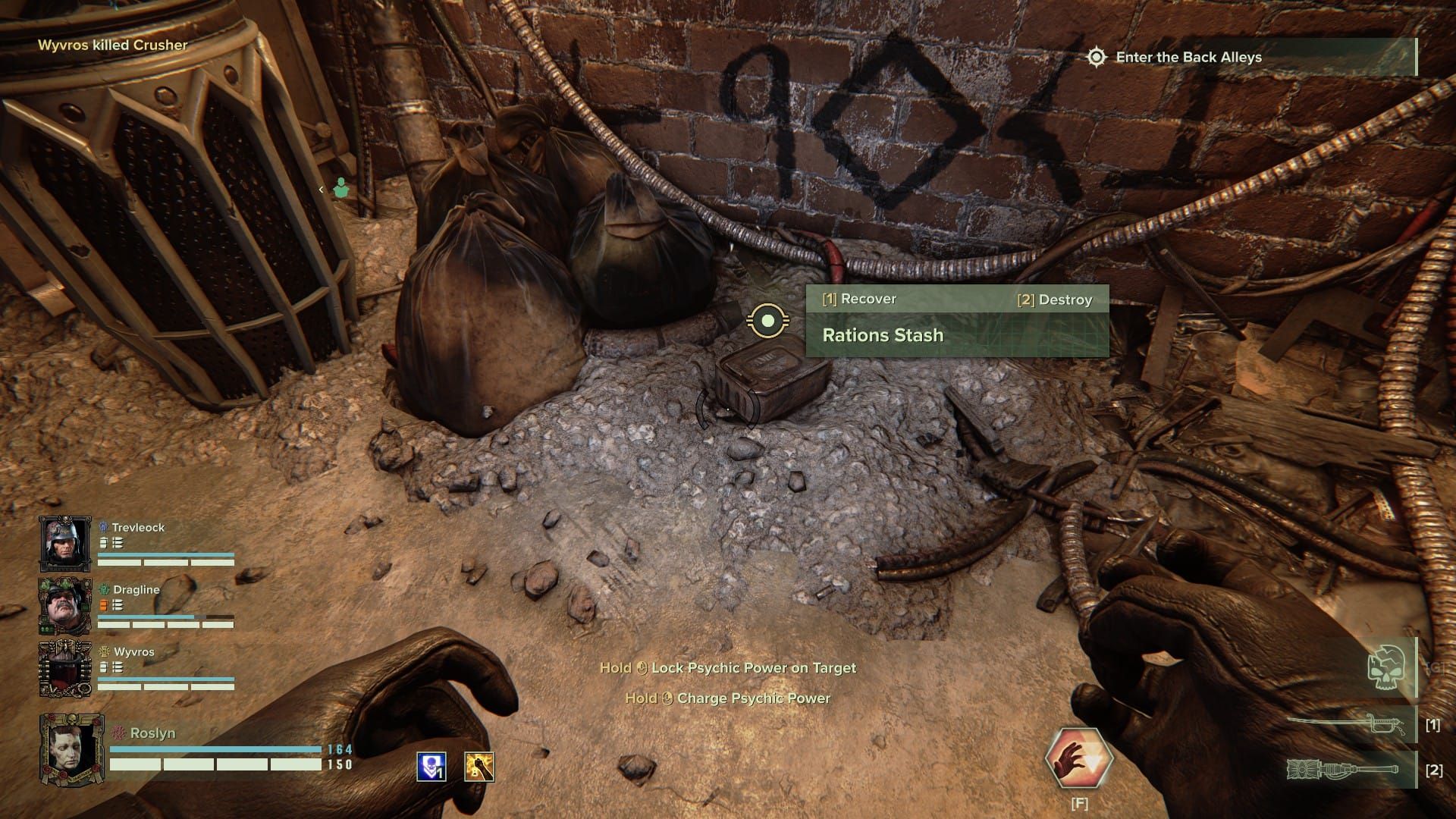Viewport: 1456px width, 819px height.
Task: Click the [G] tag marker at top right
Action: [1436, 667]
